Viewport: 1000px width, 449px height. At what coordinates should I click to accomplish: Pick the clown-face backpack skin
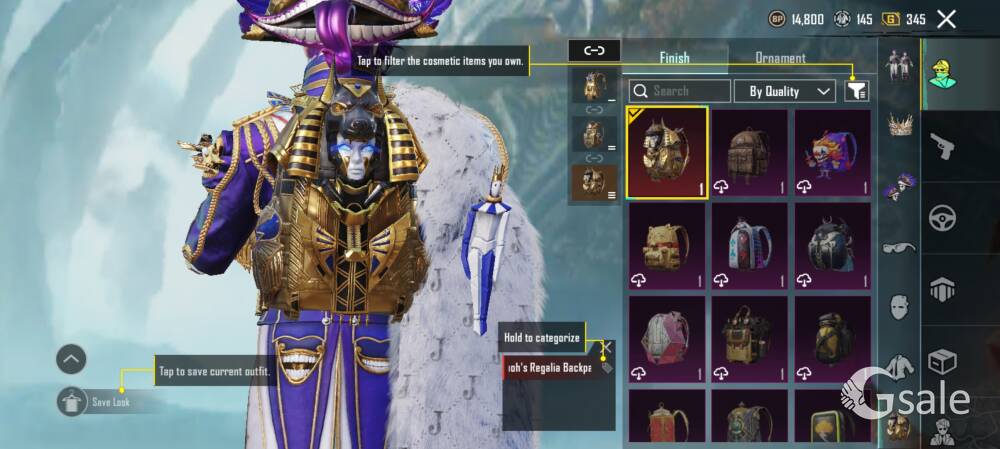coord(832,152)
